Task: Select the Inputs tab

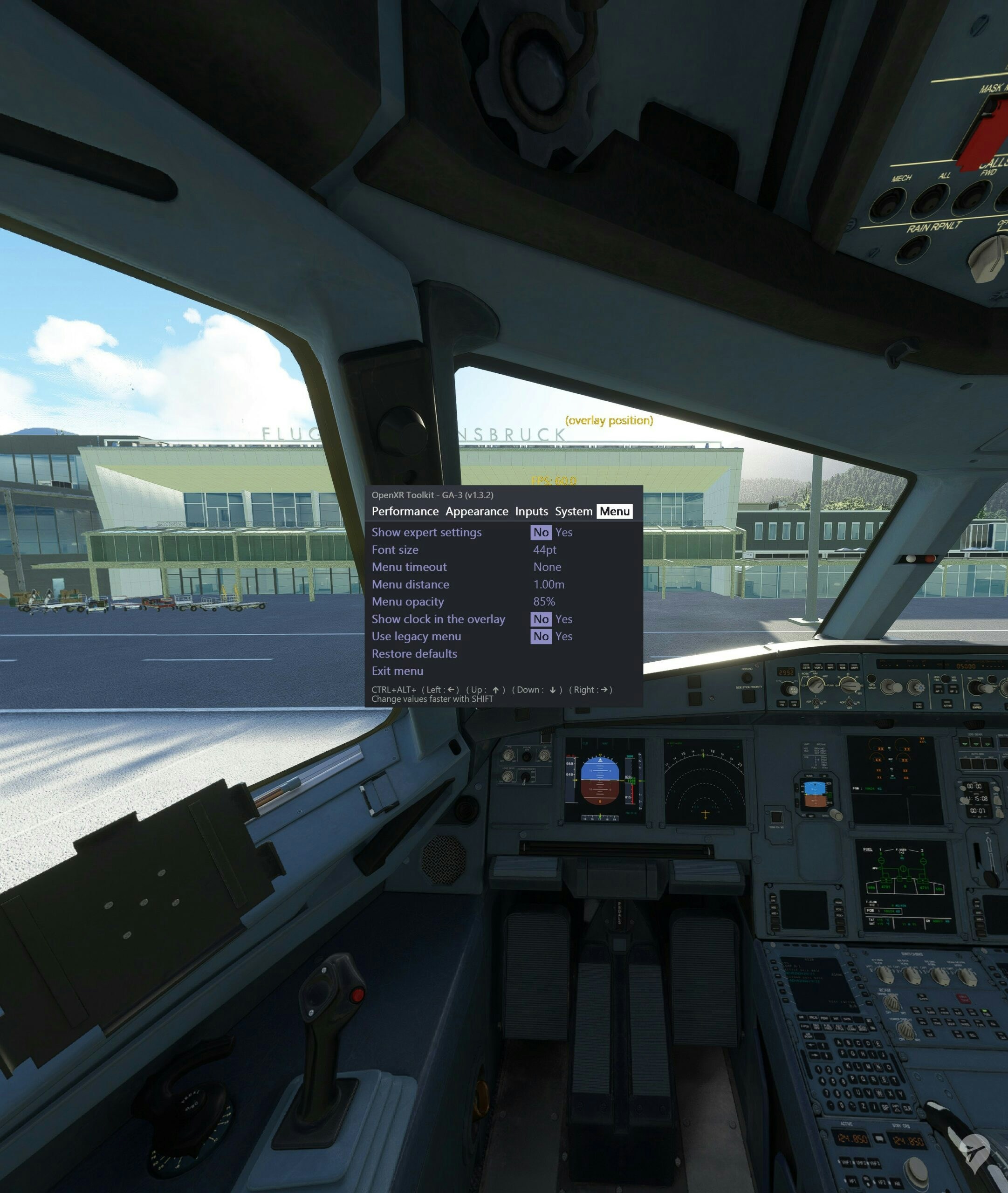Action: coord(531,511)
